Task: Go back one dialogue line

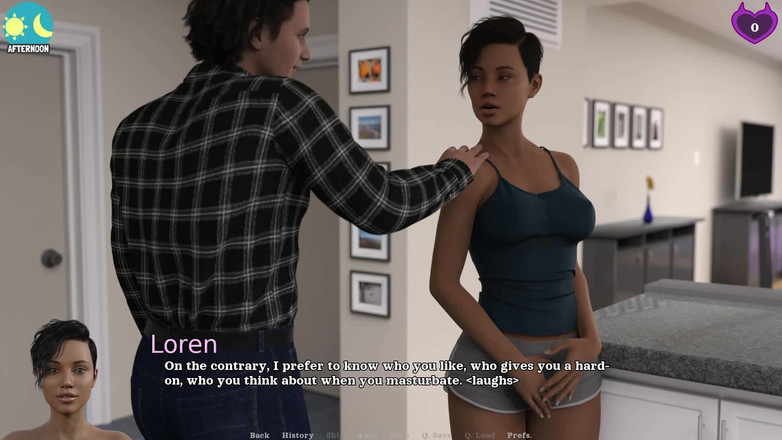Action: tap(259, 435)
